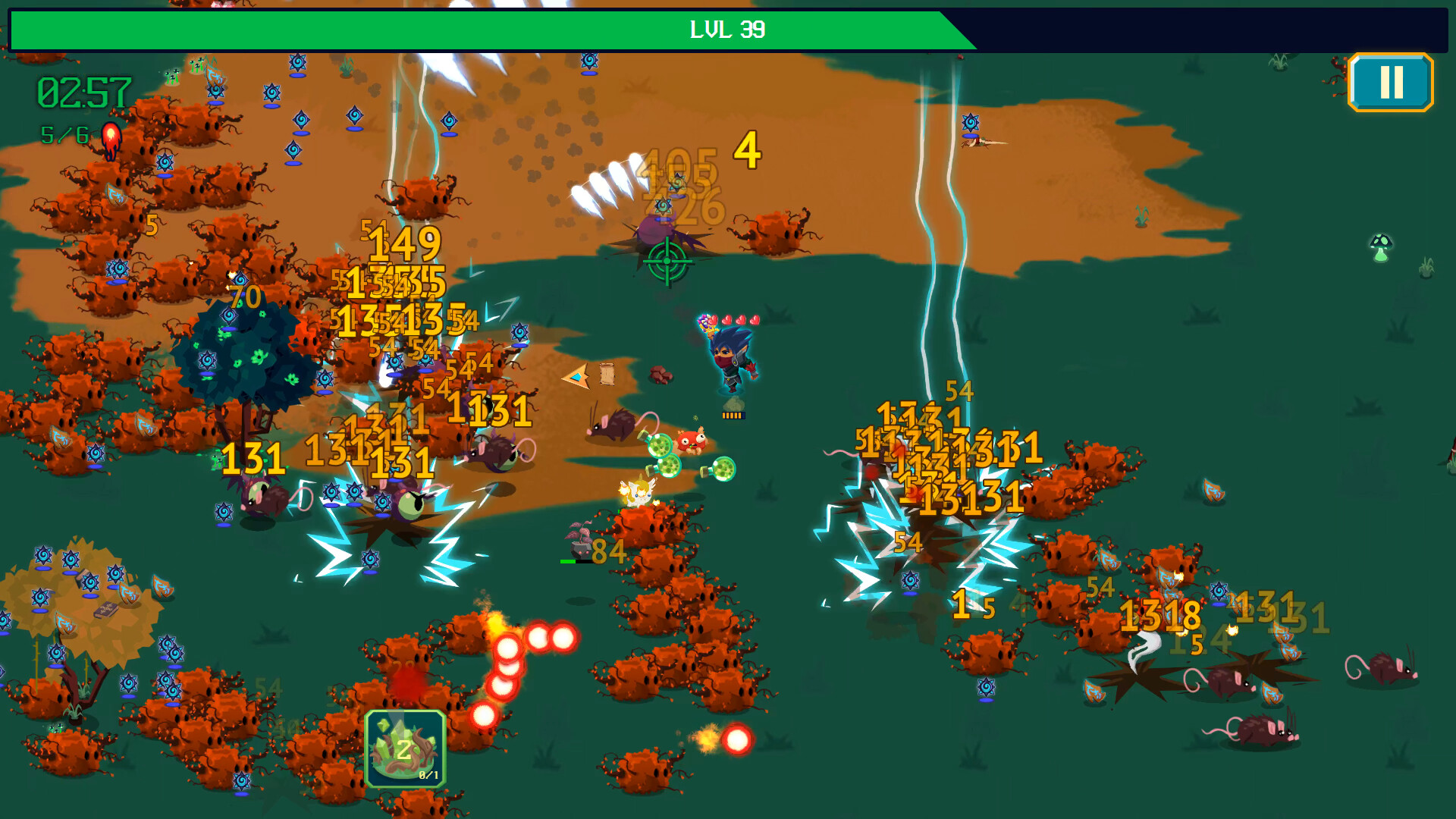Screen dimensions: 1456x819
Task: Click the yellow directional arrow indicator
Action: coord(576,375)
